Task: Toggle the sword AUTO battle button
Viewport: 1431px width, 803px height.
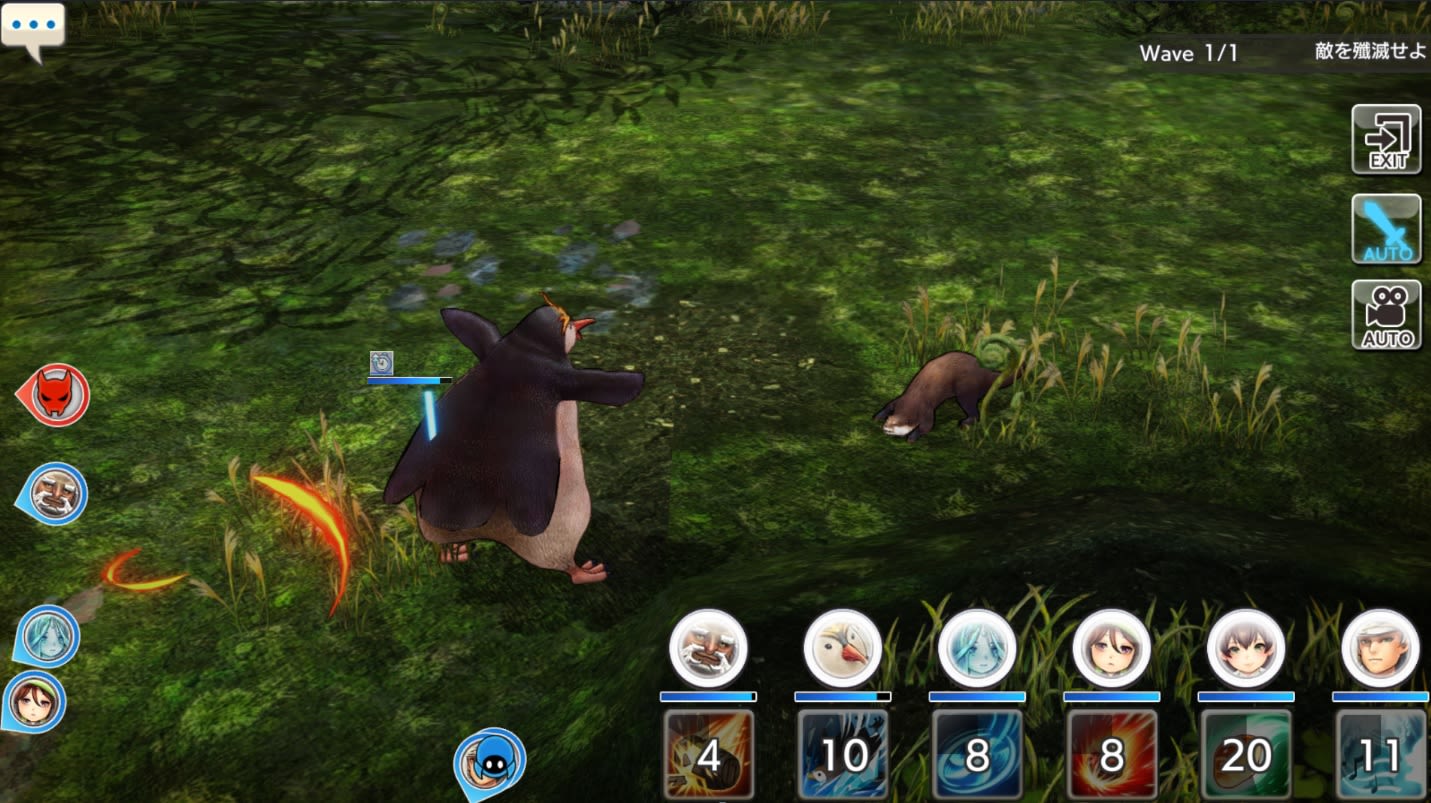Action: pos(1386,229)
